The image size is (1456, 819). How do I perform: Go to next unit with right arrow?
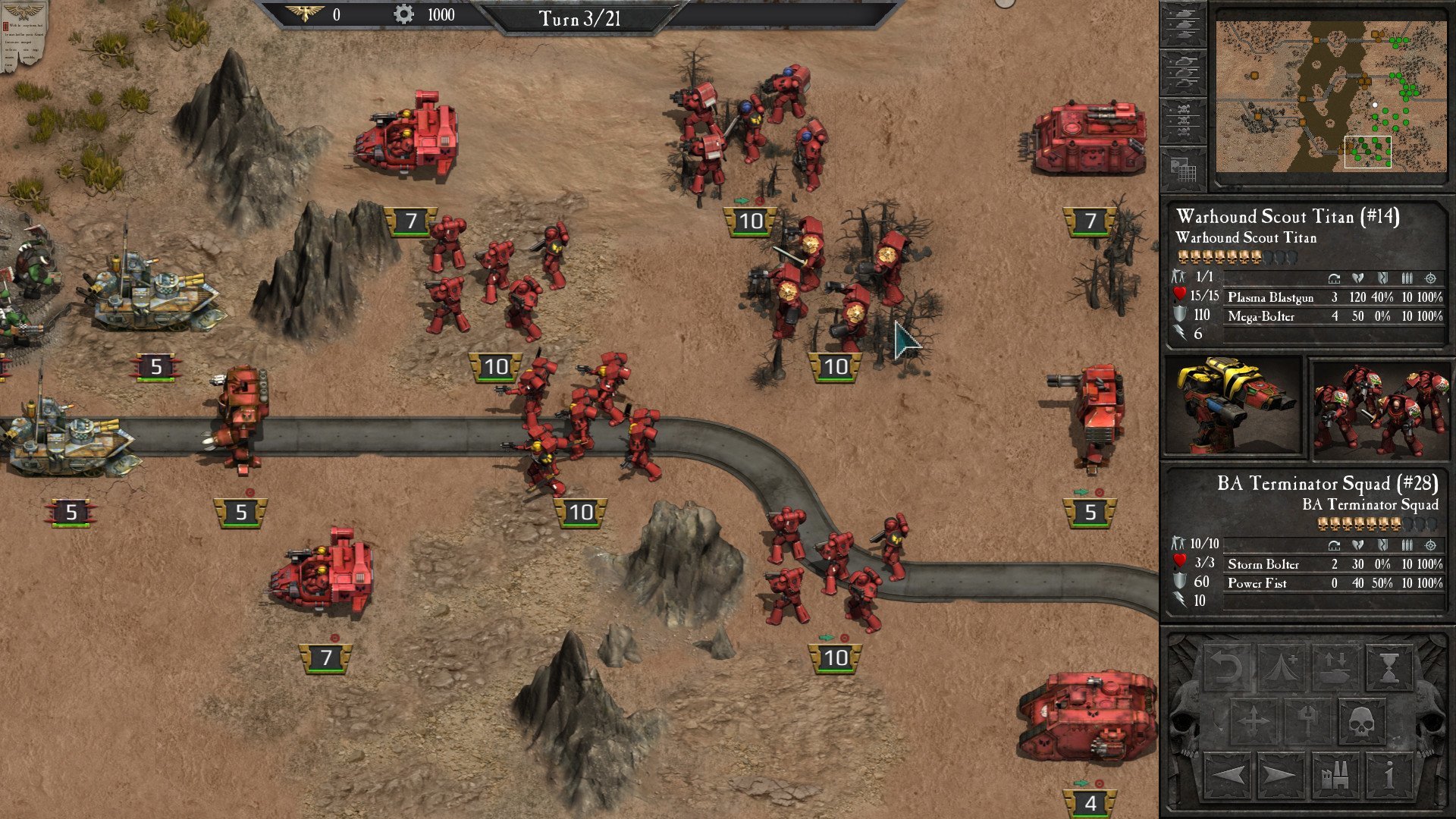(x=1281, y=775)
